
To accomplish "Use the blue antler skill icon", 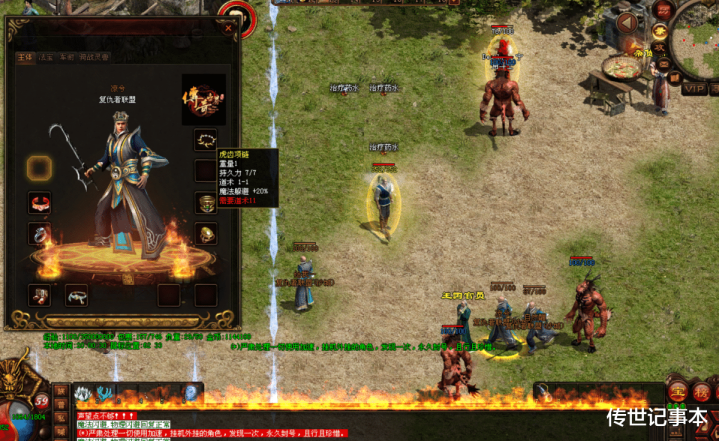I will pos(105,393).
